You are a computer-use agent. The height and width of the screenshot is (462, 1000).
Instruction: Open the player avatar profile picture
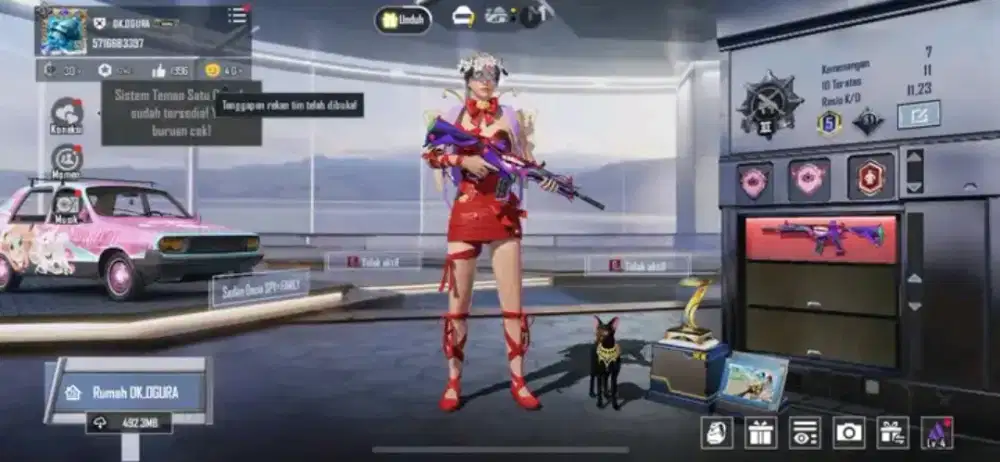coord(63,31)
